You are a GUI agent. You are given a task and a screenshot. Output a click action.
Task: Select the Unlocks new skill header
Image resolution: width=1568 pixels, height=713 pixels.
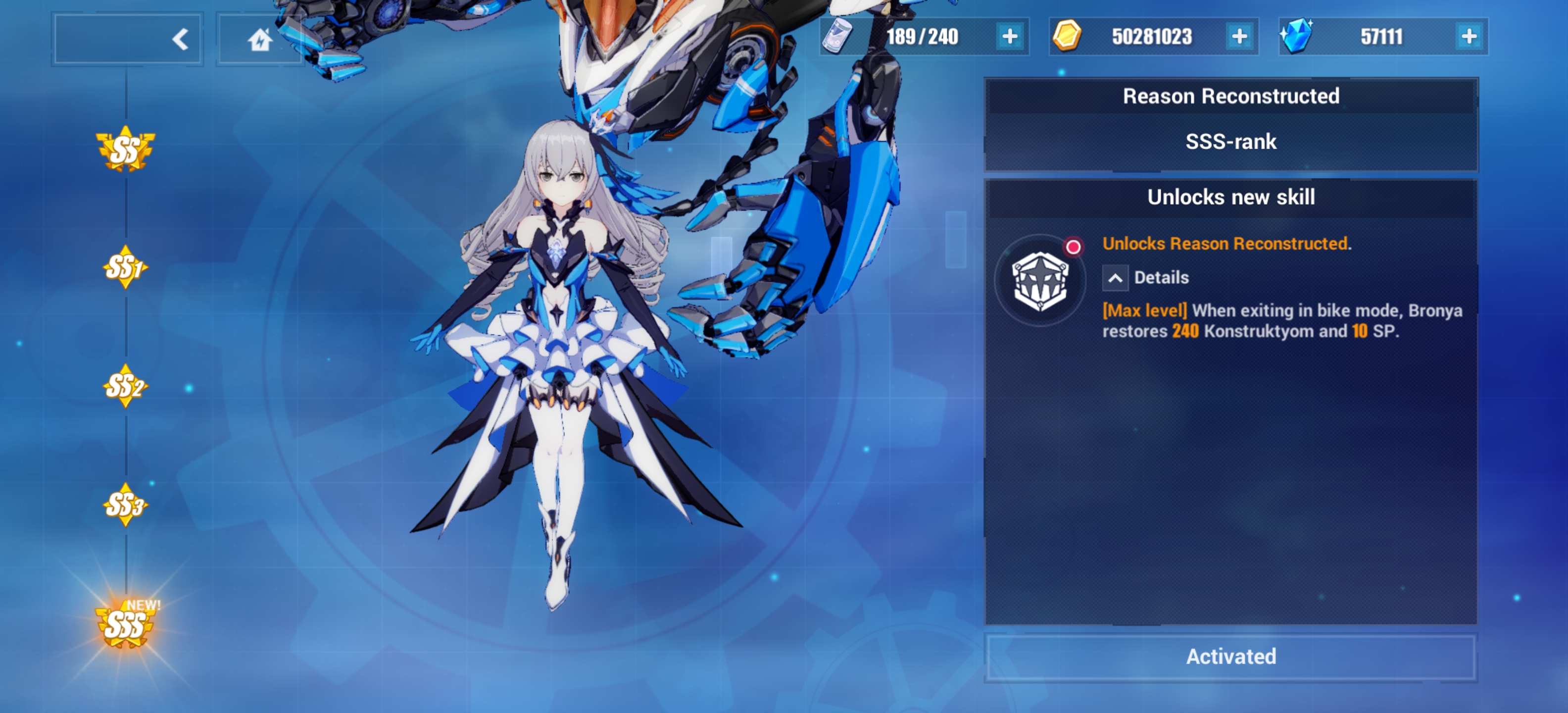[x=1230, y=196]
